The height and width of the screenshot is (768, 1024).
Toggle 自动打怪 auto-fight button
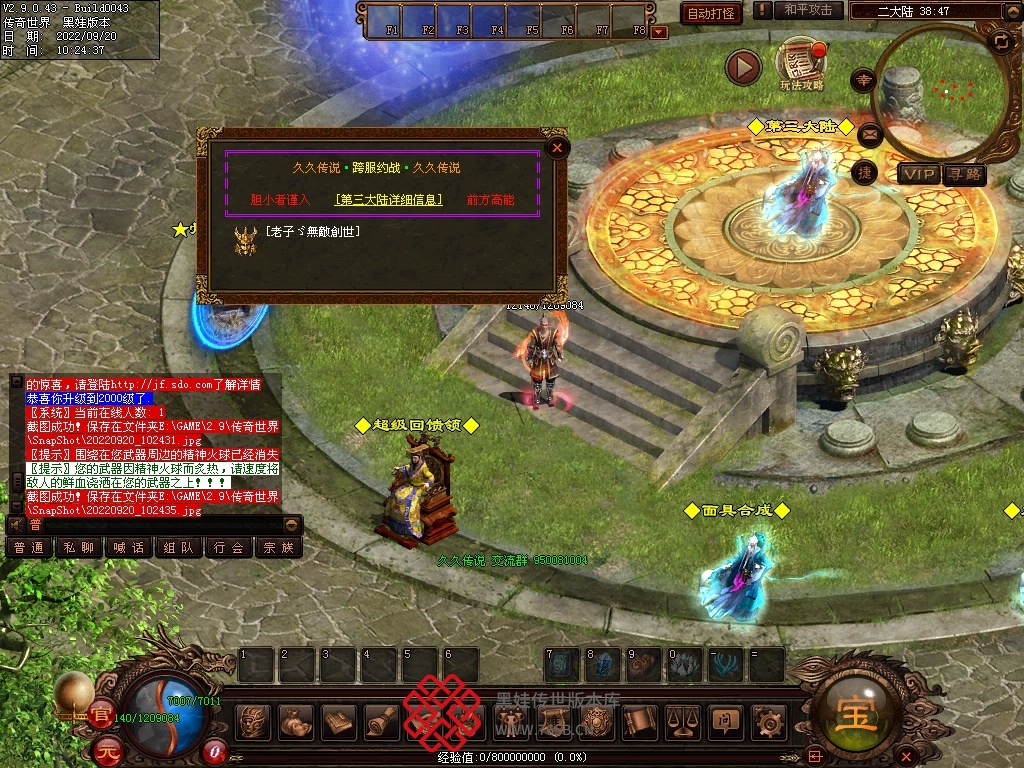point(711,13)
